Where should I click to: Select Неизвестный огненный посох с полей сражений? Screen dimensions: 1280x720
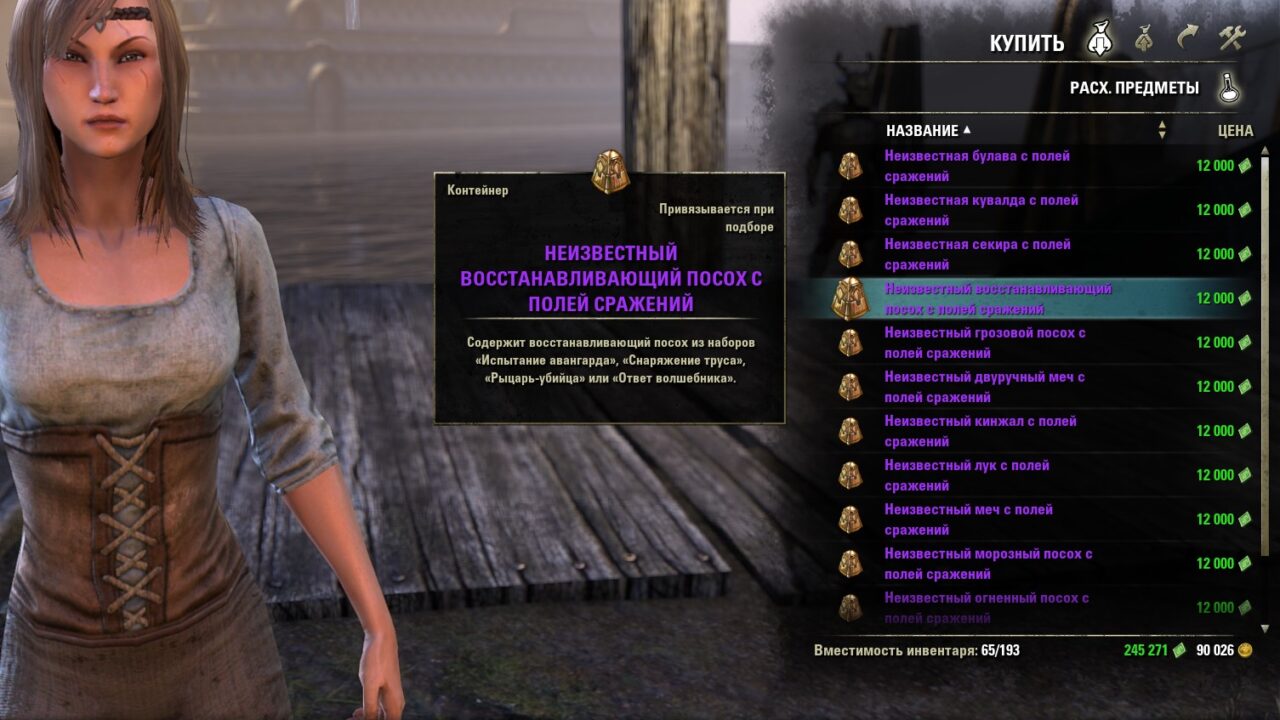click(x=986, y=606)
